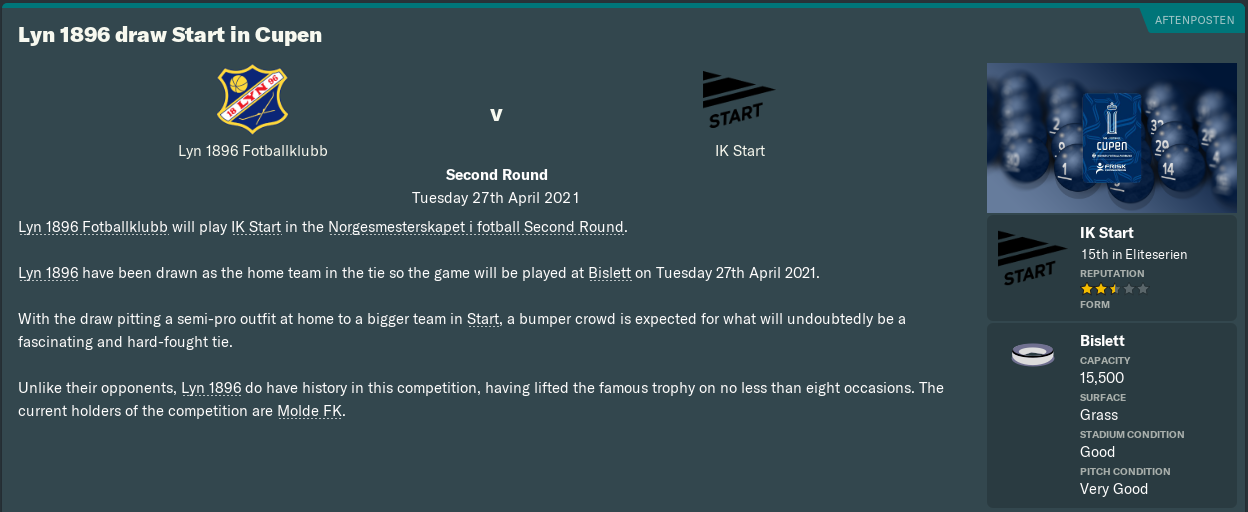Click the Lyn 1896 club crest
Viewport: 1248px width, 512px height.
click(x=252, y=100)
